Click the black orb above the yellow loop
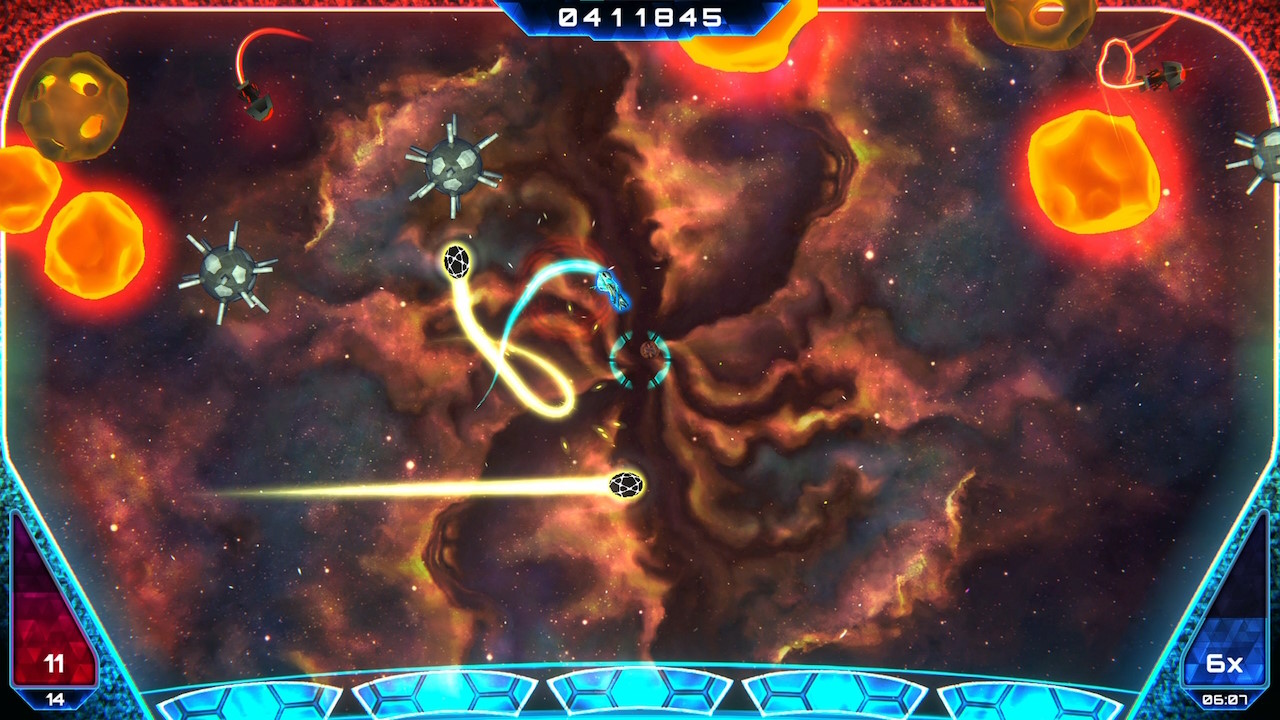The image size is (1280, 720). [456, 261]
